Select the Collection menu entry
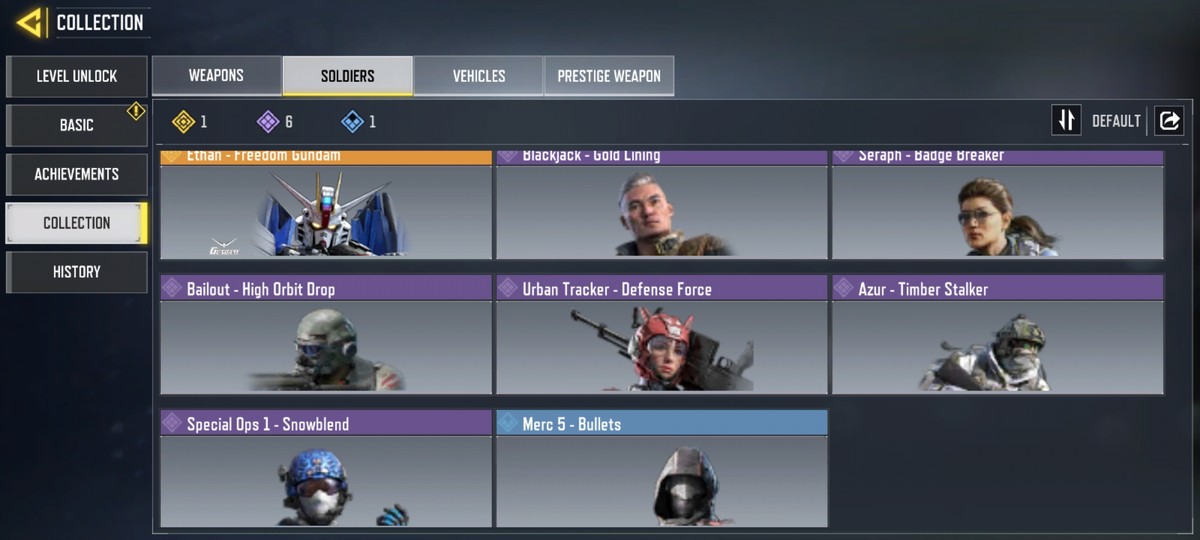Screen dimensions: 1200x540 pyautogui.click(x=77, y=223)
